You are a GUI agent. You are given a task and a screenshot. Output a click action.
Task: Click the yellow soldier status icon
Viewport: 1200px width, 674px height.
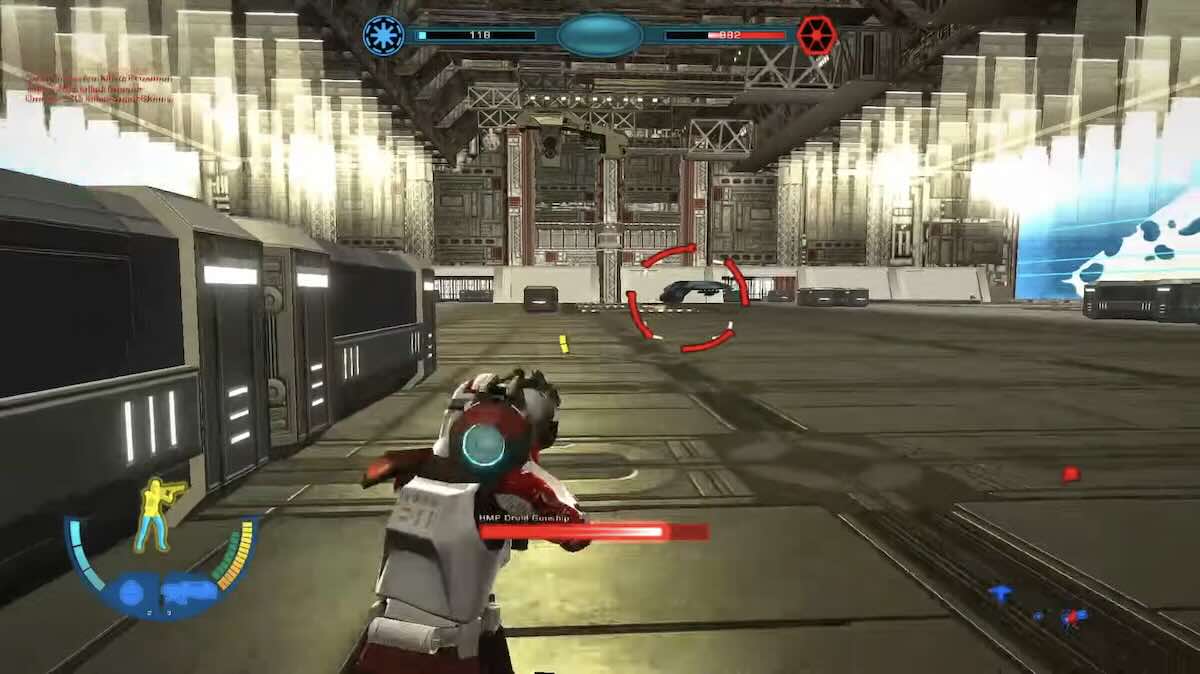coord(160,513)
